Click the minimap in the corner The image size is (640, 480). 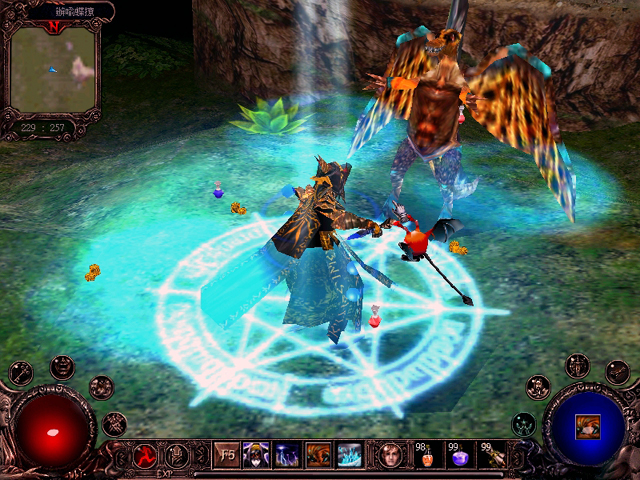[54, 67]
